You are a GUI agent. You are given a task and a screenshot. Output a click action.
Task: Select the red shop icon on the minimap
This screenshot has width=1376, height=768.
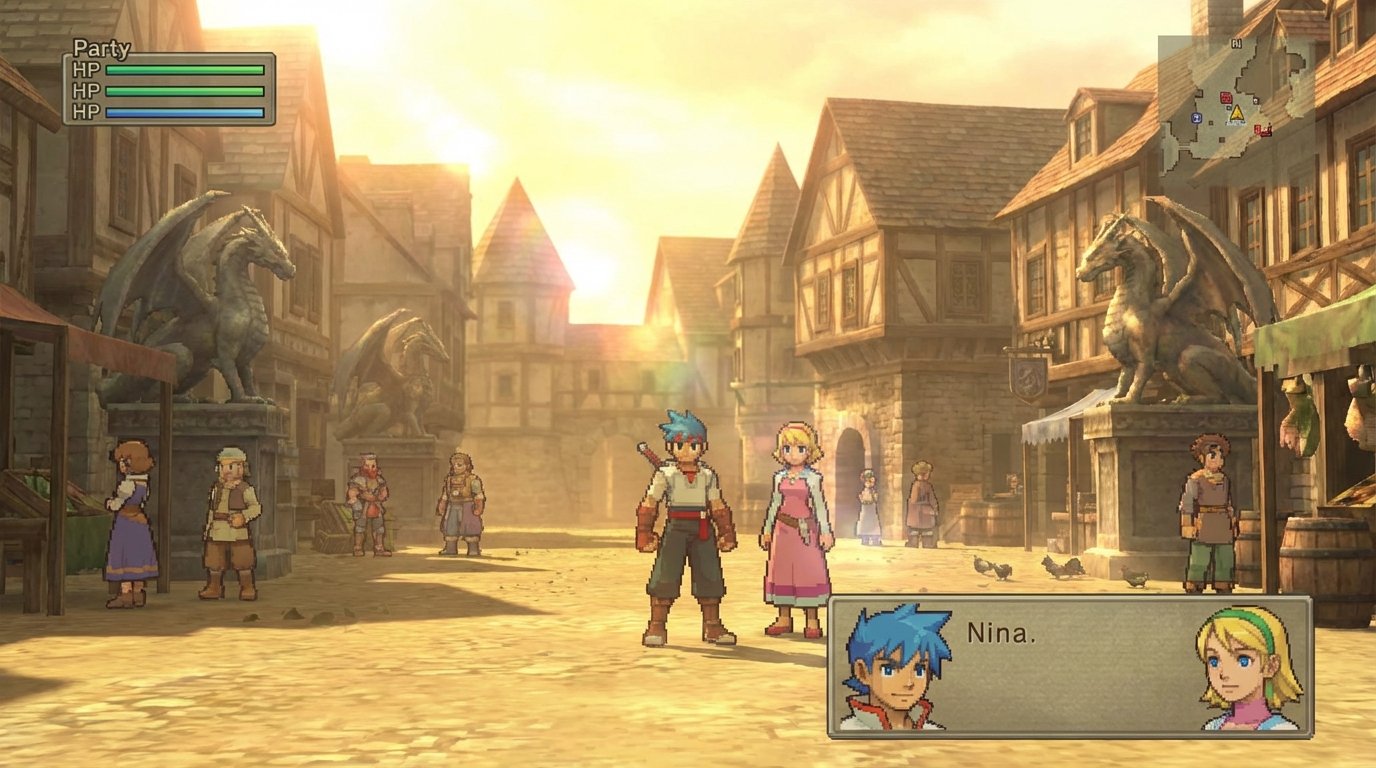pos(1226,98)
